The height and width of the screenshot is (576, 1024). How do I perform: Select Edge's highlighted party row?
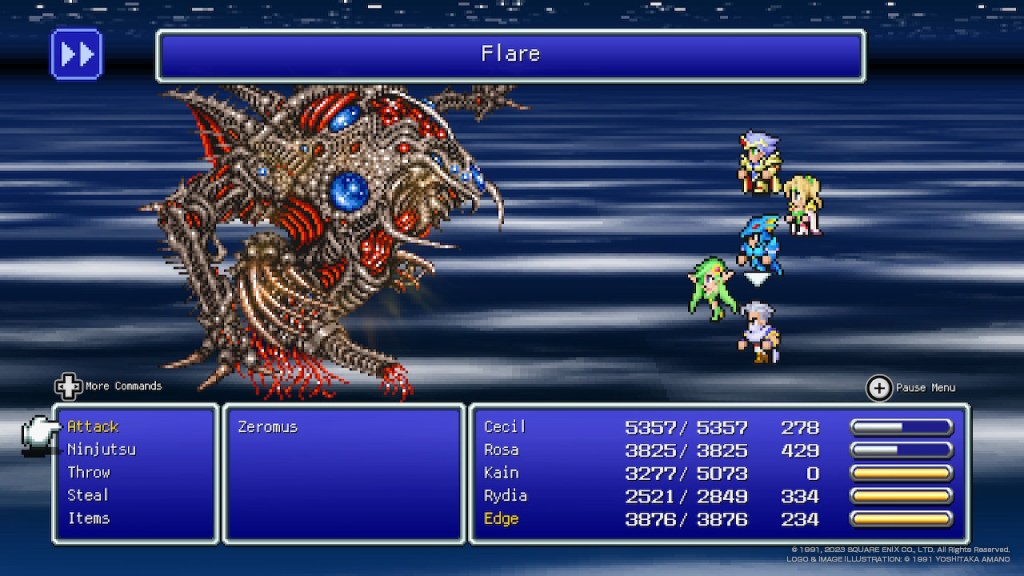[717, 519]
